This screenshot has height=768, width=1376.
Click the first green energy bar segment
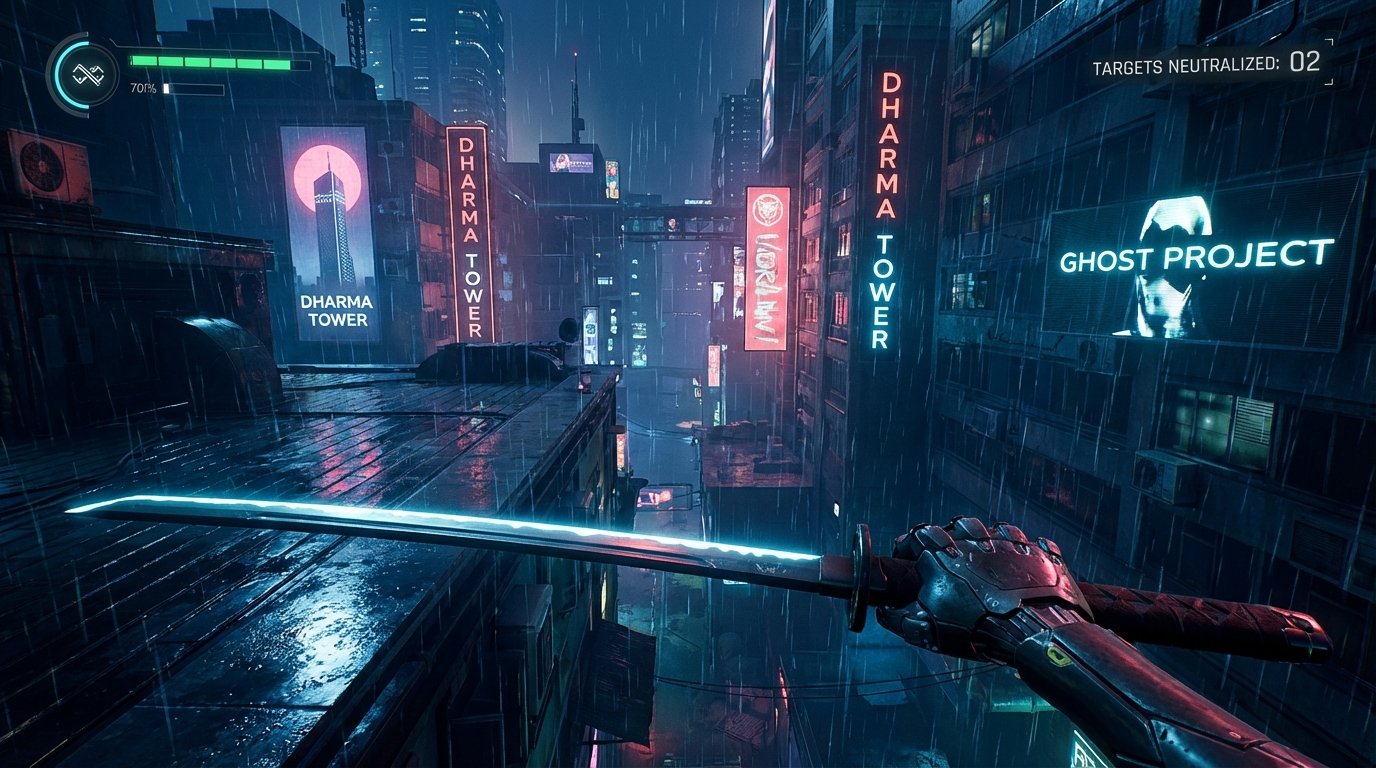tap(144, 60)
